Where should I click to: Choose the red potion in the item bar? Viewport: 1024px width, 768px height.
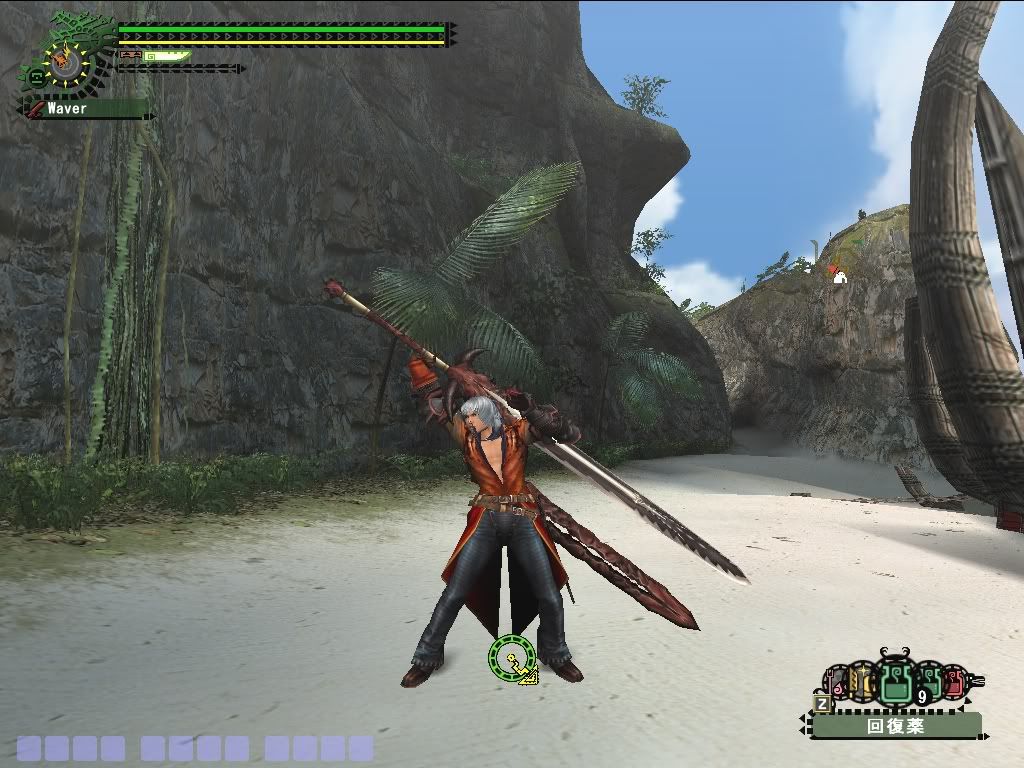tap(953, 684)
